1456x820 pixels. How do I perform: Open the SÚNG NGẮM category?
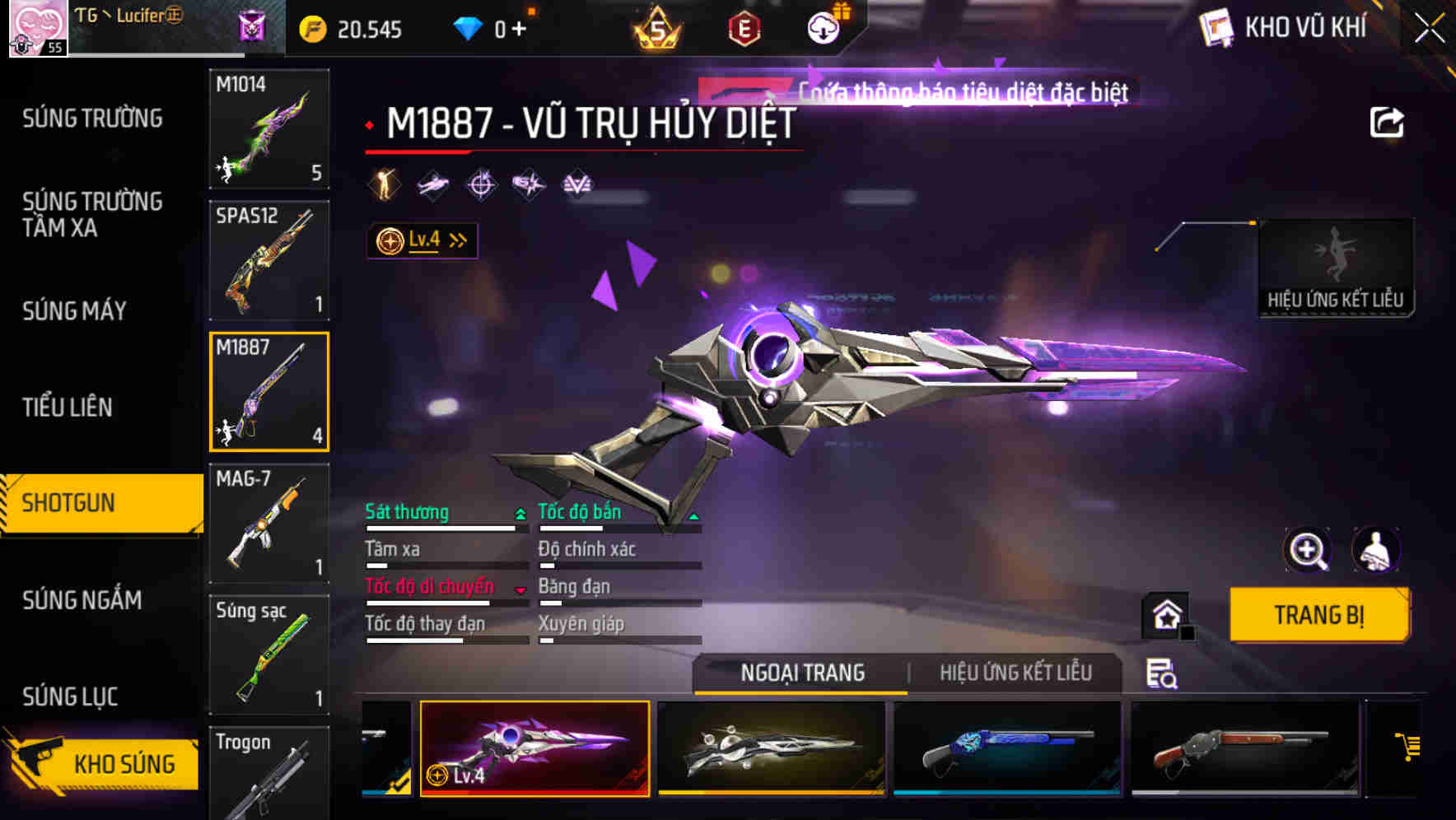pyautogui.click(x=82, y=600)
